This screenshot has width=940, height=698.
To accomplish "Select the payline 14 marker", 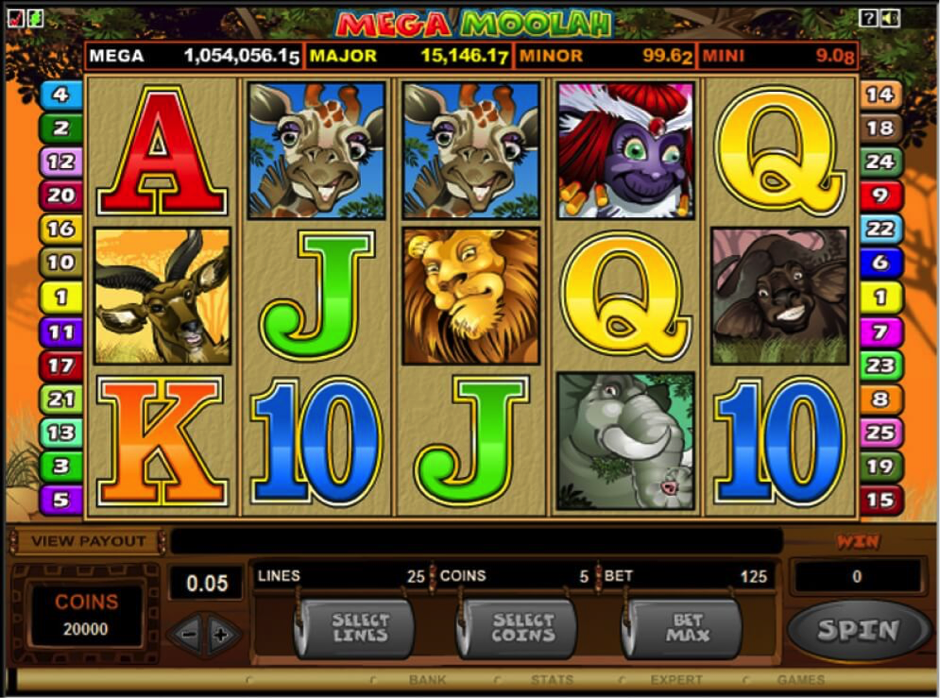I will pyautogui.click(x=880, y=95).
